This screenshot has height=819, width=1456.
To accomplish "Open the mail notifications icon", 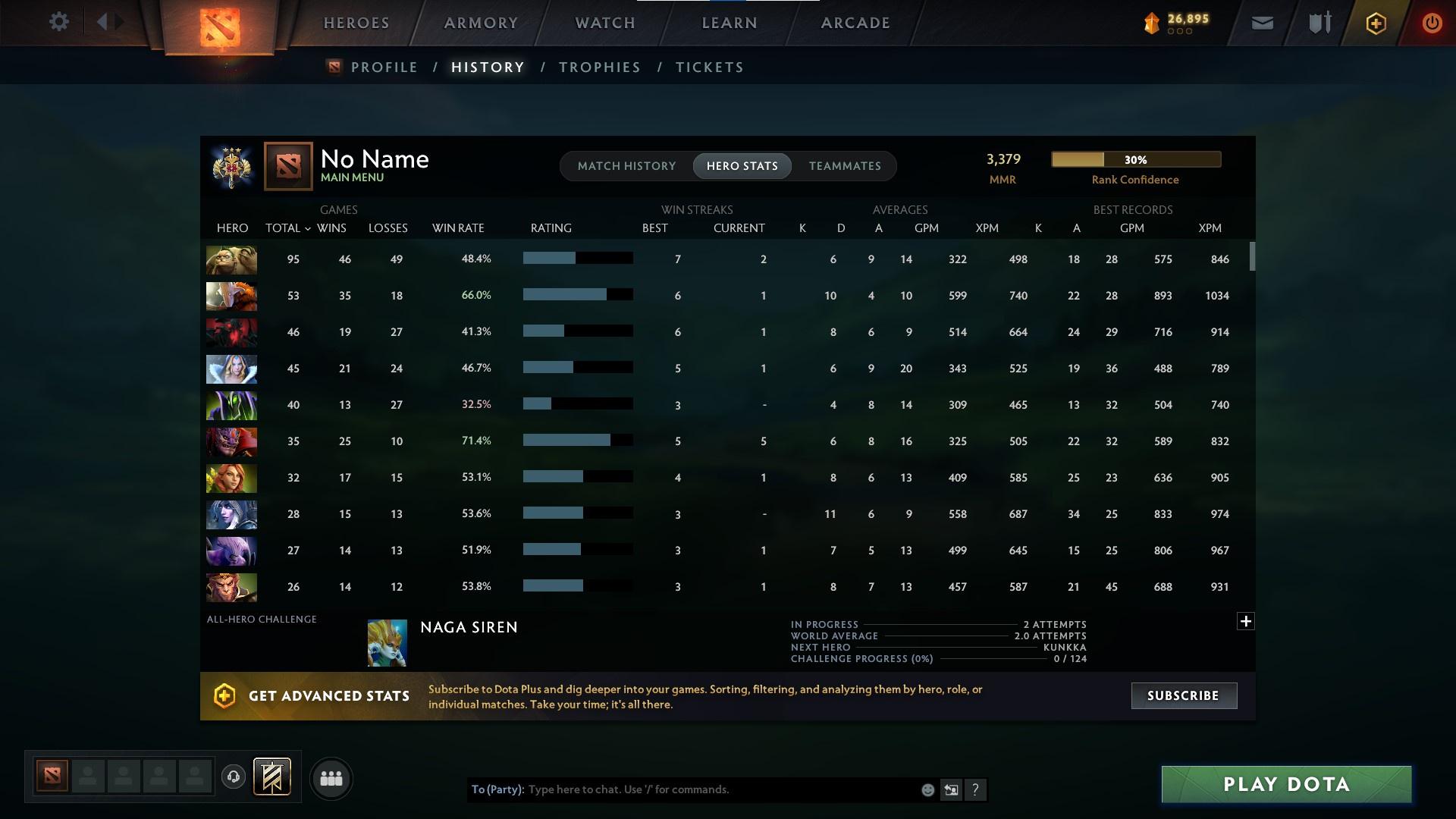I will pos(1261,22).
